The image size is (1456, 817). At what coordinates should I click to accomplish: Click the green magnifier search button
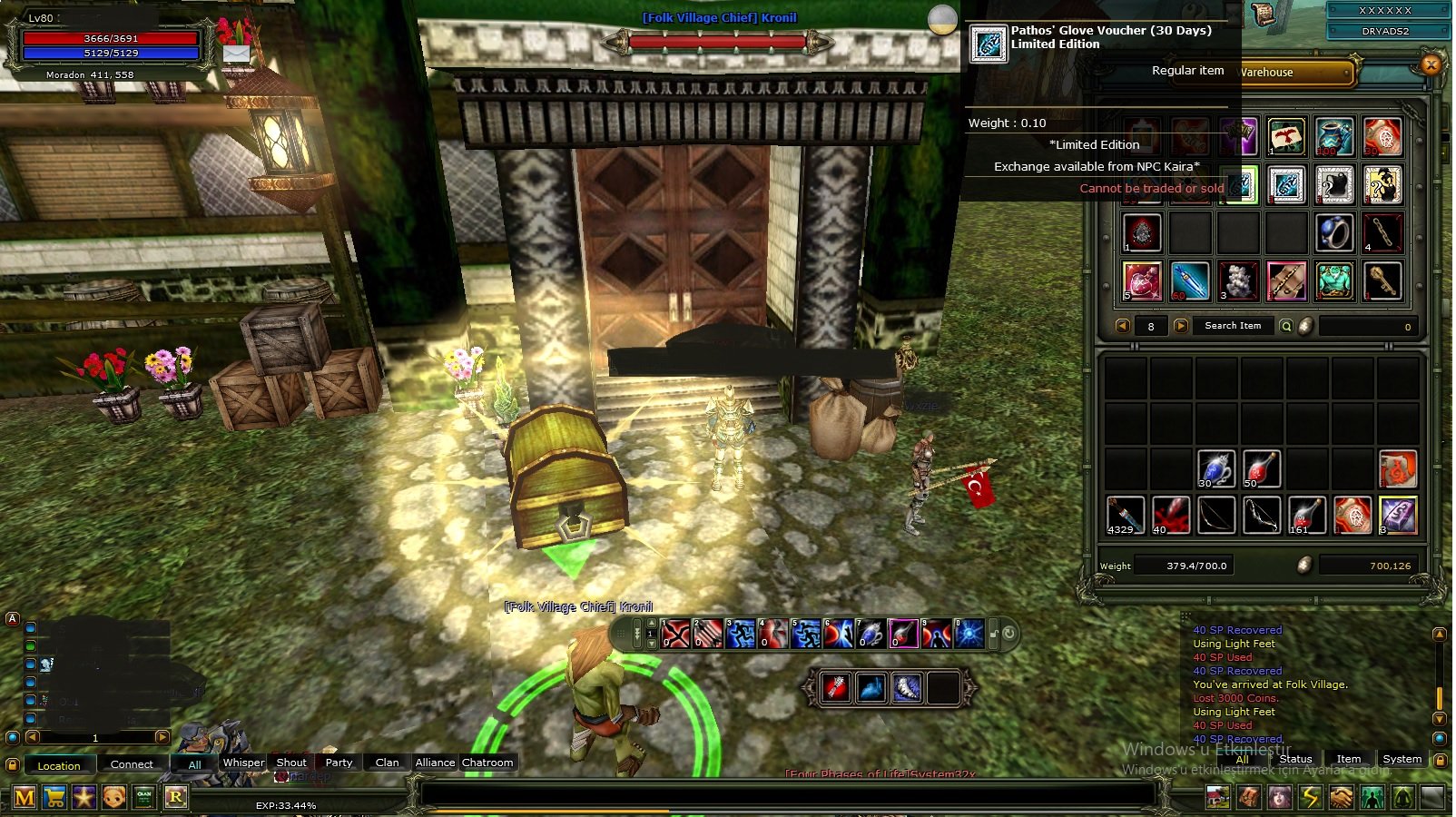(1286, 326)
